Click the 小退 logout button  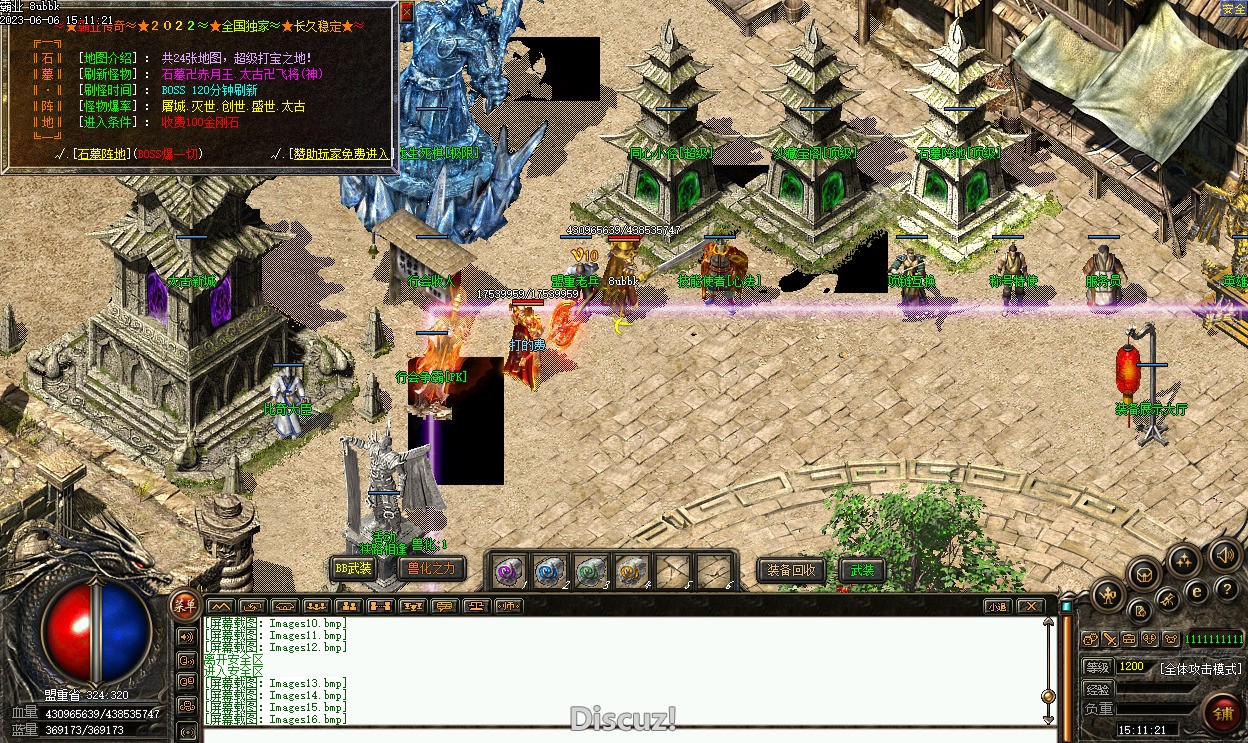[996, 606]
